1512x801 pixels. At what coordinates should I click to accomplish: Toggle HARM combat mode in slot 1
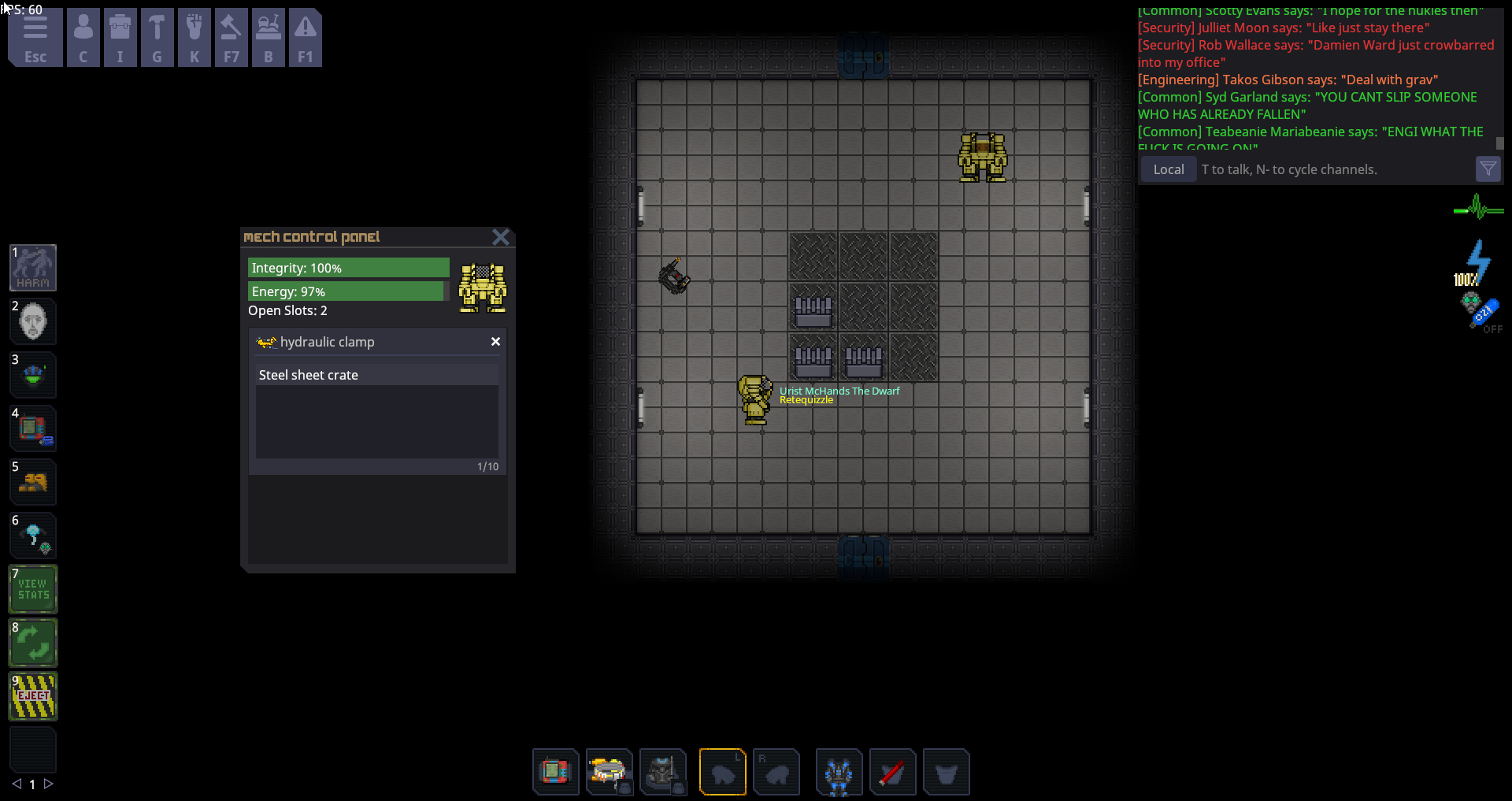(32, 267)
